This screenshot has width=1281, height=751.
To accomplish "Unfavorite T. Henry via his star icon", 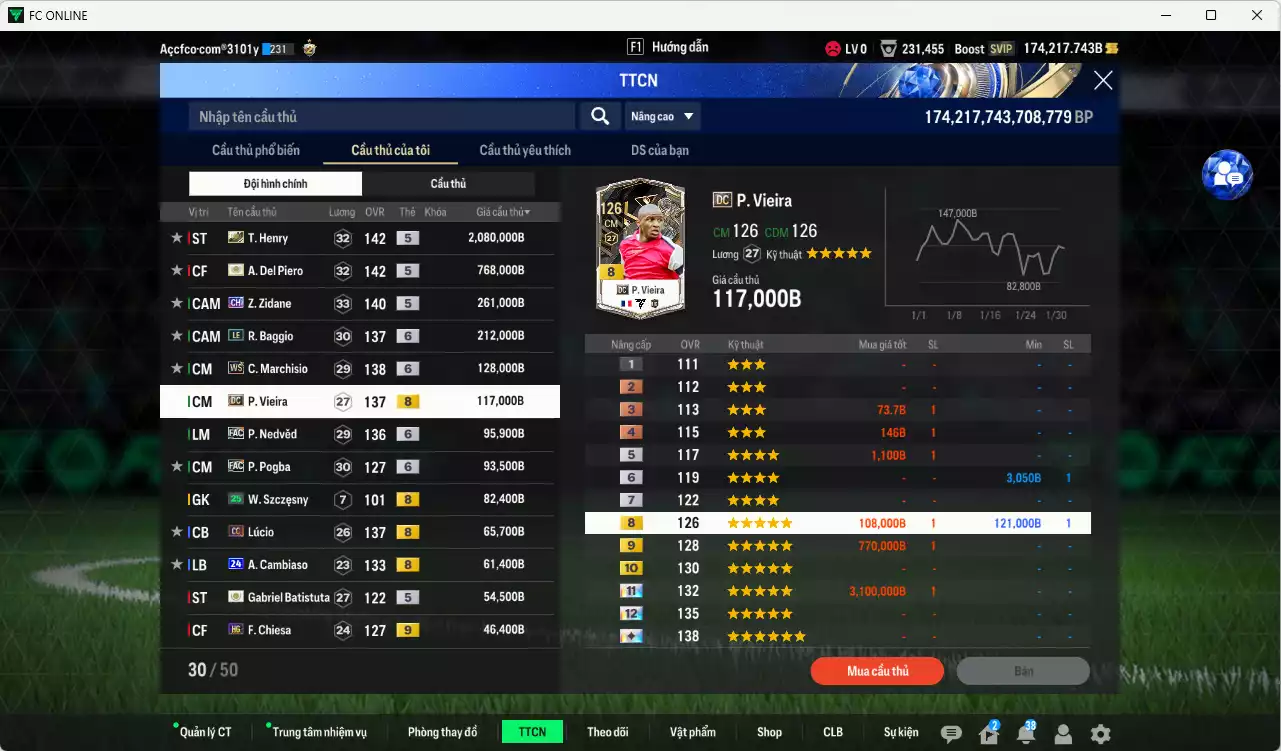I will point(176,238).
